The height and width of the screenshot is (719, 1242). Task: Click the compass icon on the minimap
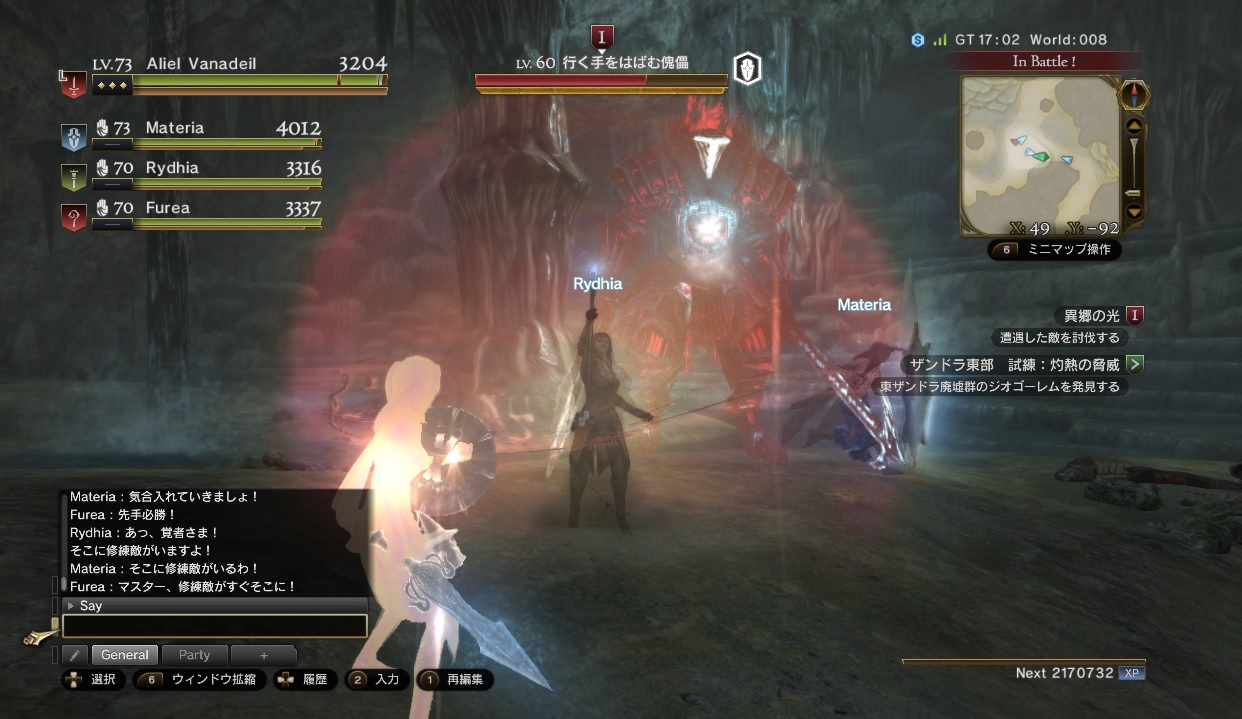click(1132, 95)
